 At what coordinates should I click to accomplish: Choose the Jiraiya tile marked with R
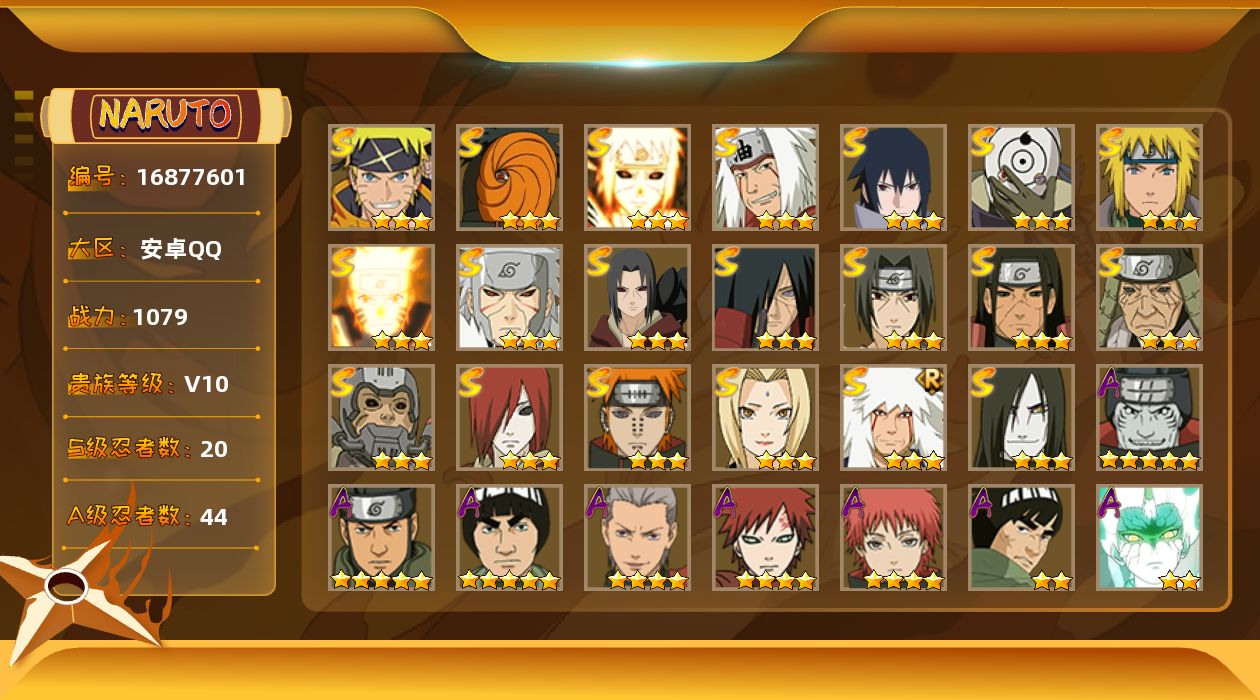[893, 417]
